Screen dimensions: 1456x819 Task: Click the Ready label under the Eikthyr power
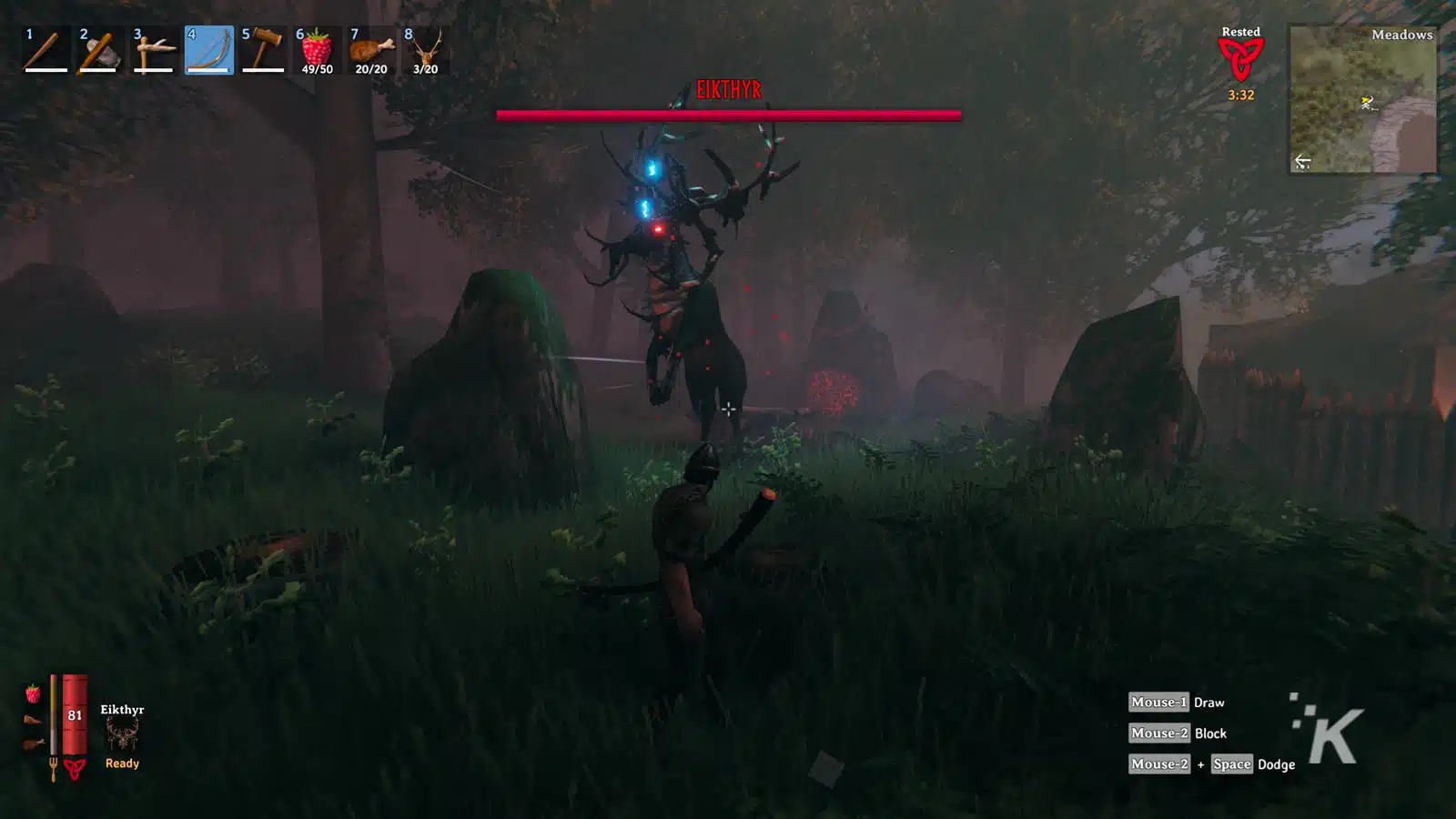(122, 763)
